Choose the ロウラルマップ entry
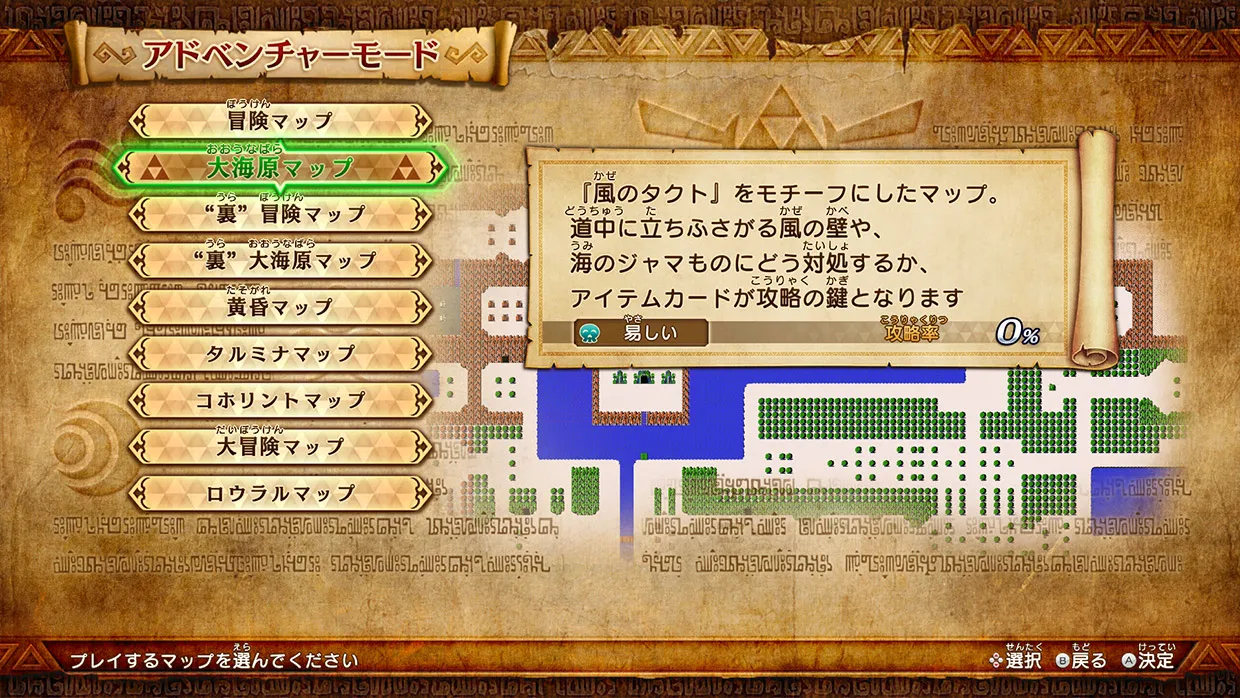 click(280, 493)
